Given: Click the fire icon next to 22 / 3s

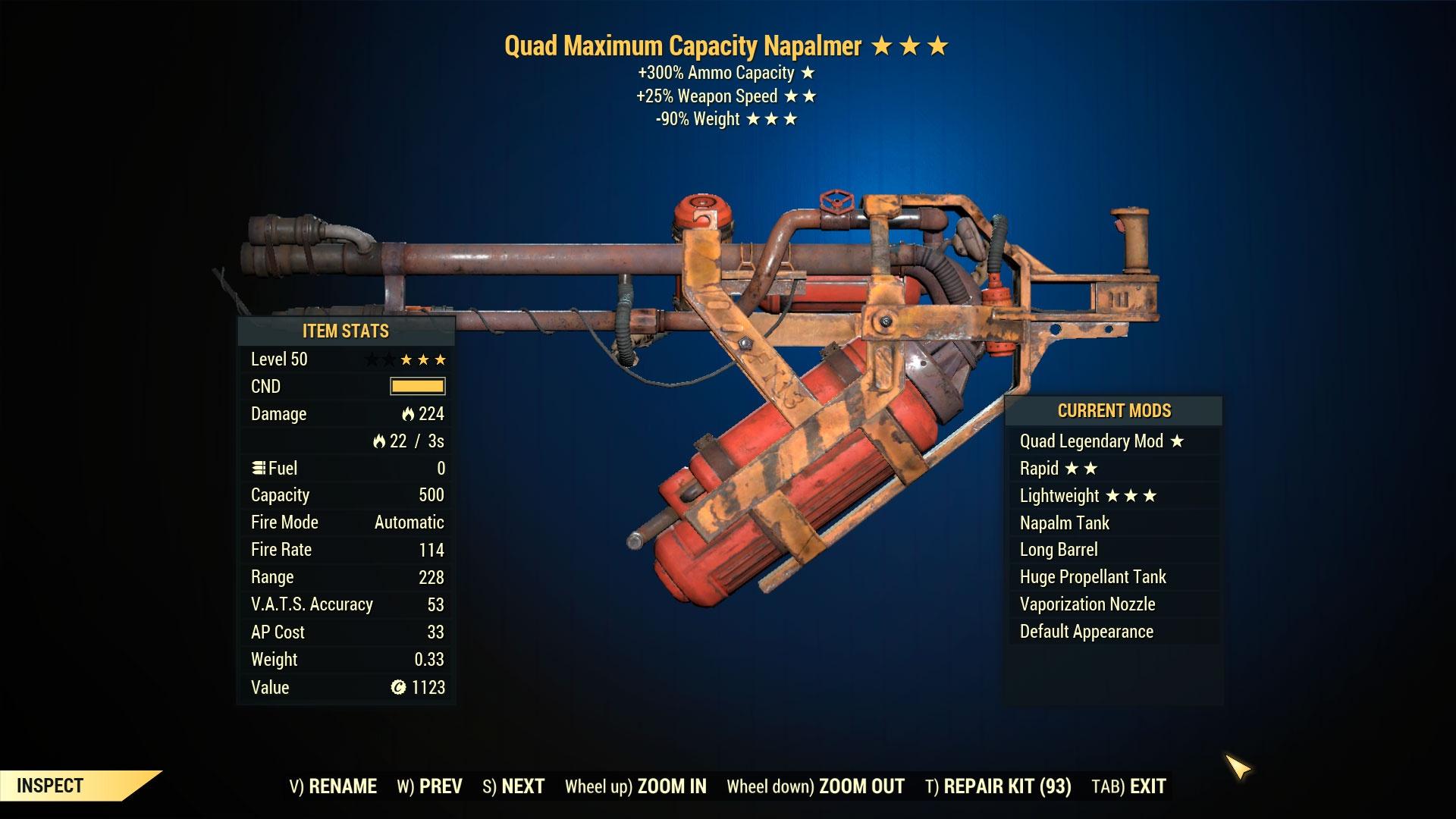Looking at the screenshot, I should [x=380, y=441].
